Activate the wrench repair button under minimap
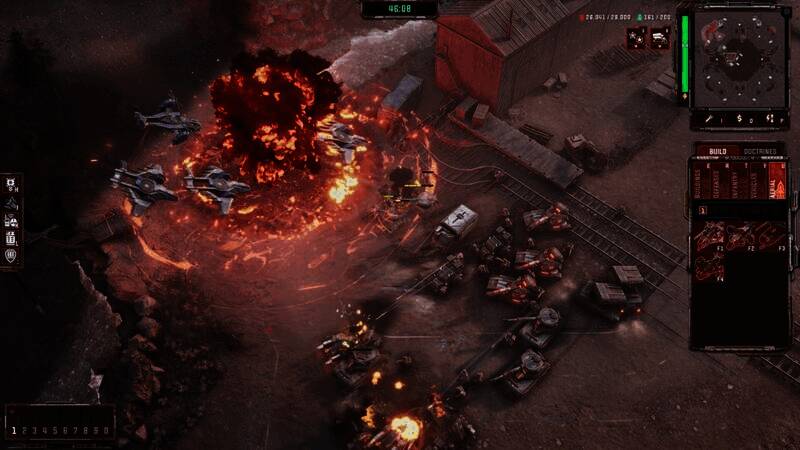800x450 pixels. click(x=709, y=118)
